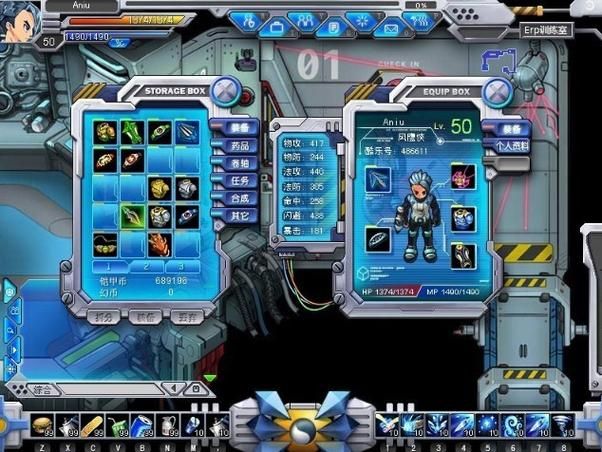The height and width of the screenshot is (452, 602).
Task: Click the equipped blue wing weapon slot
Action: click(x=378, y=180)
